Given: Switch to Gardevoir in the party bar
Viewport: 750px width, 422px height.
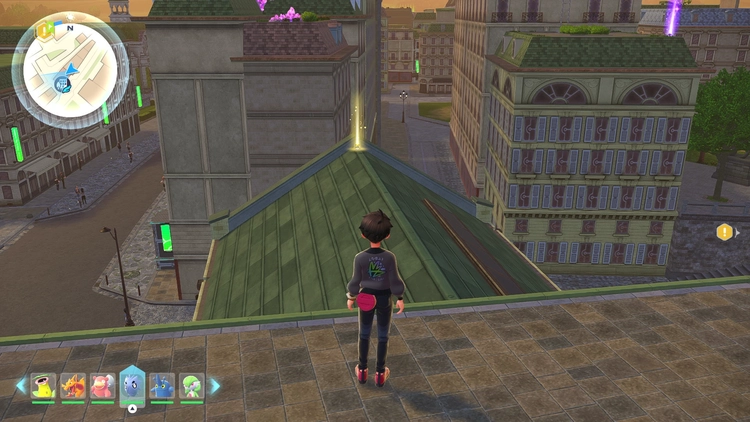Looking at the screenshot, I should click(191, 386).
